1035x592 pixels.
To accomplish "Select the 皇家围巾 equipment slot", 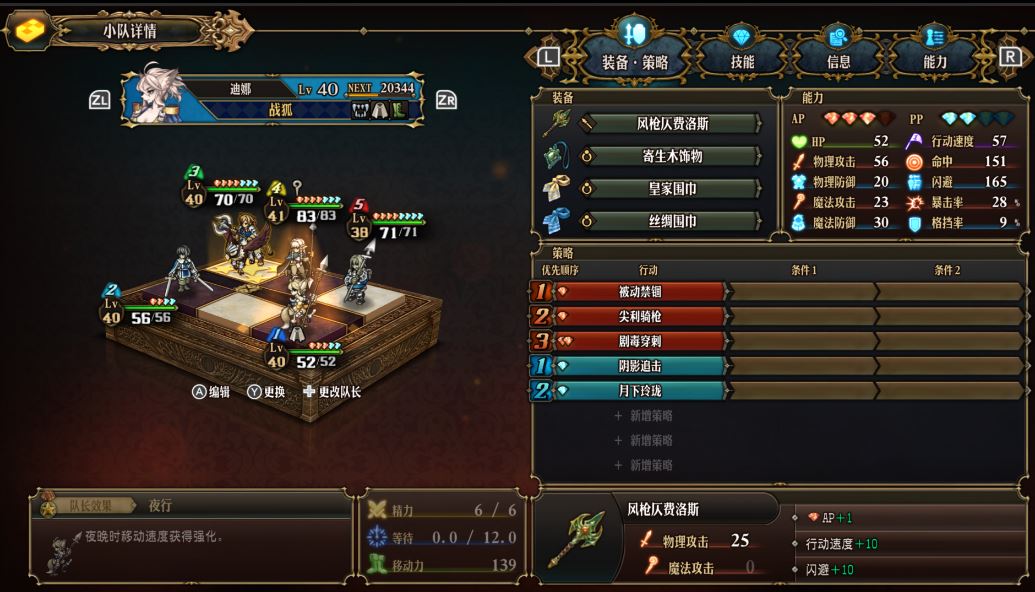I will [x=670, y=189].
